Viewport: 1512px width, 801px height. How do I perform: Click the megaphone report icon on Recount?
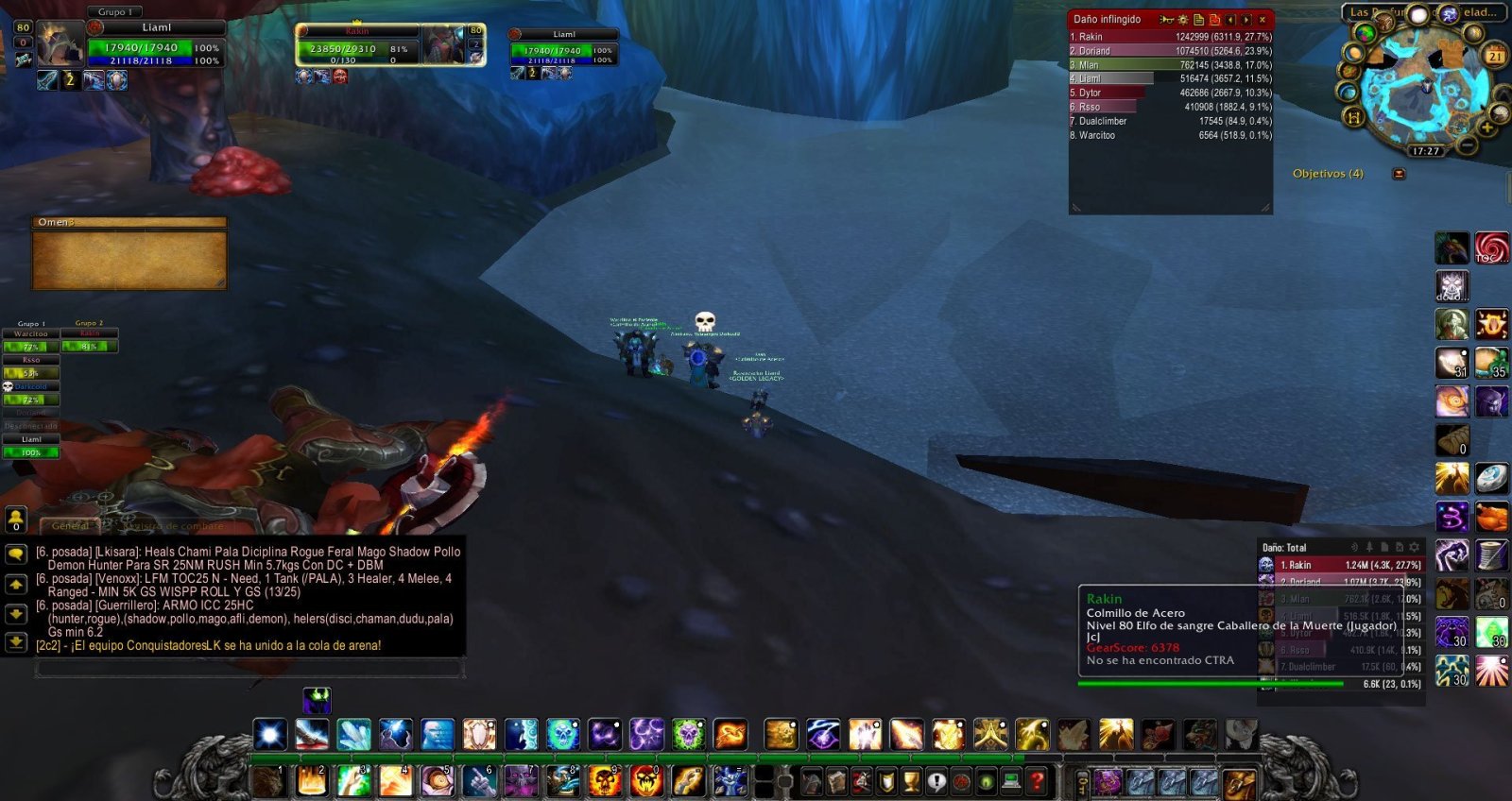click(x=1166, y=20)
